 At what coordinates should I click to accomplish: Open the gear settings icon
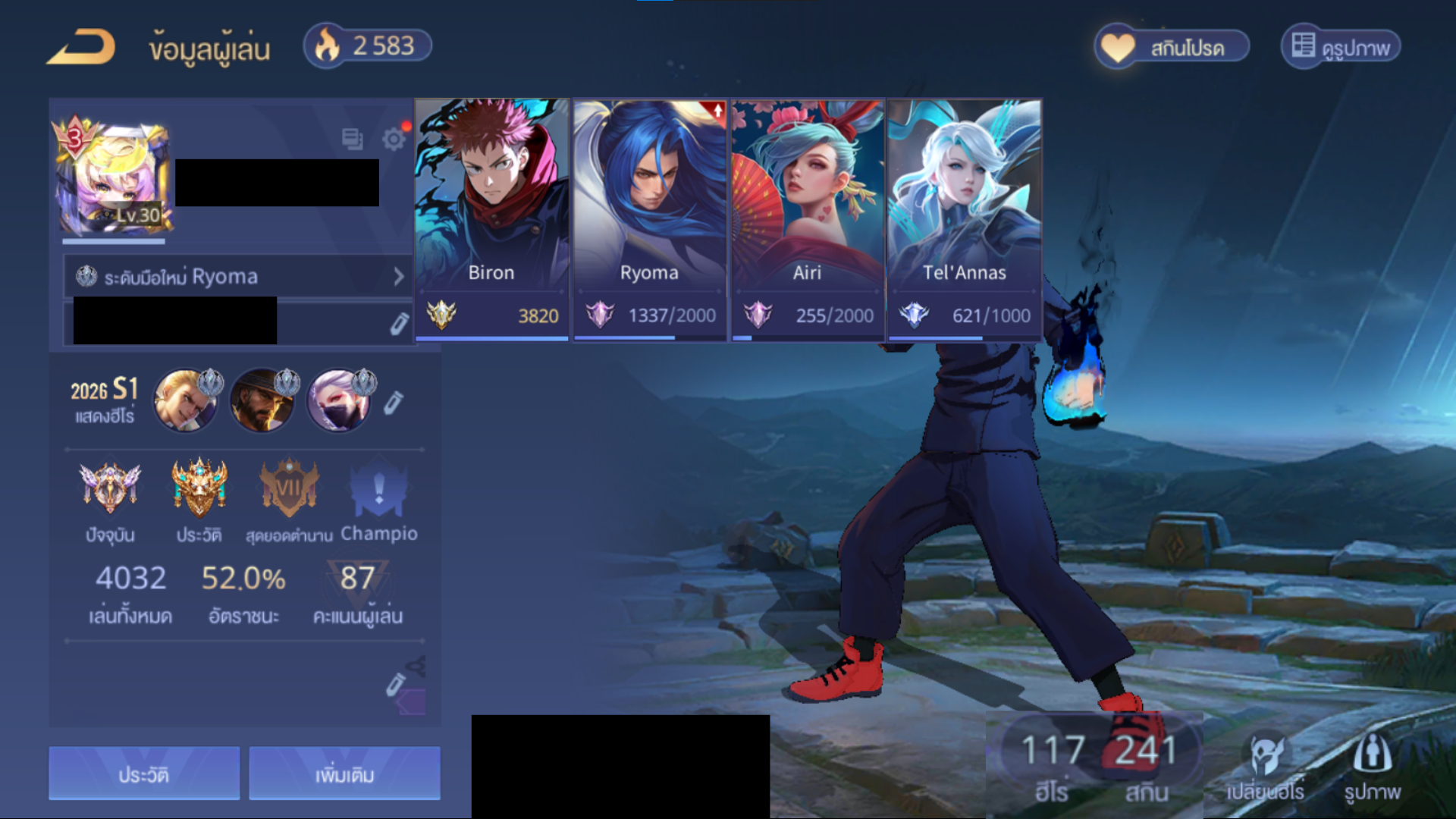tap(394, 139)
